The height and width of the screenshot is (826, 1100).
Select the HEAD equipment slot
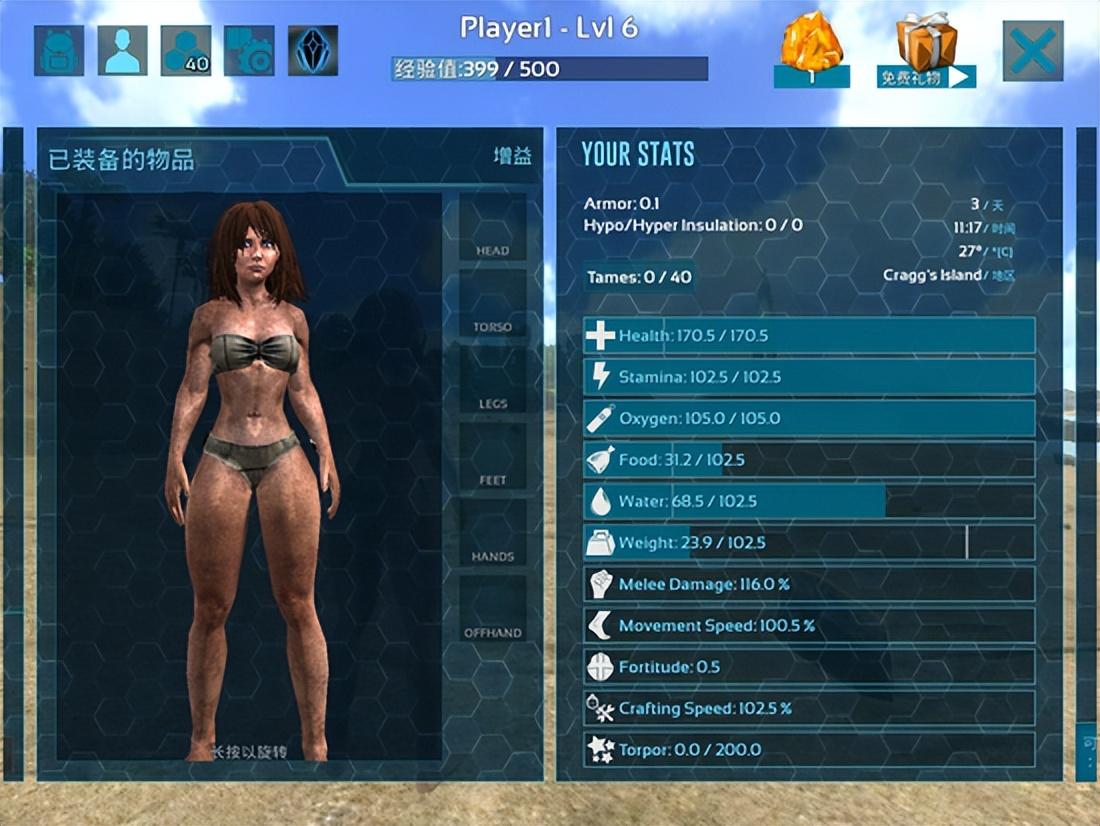click(492, 229)
